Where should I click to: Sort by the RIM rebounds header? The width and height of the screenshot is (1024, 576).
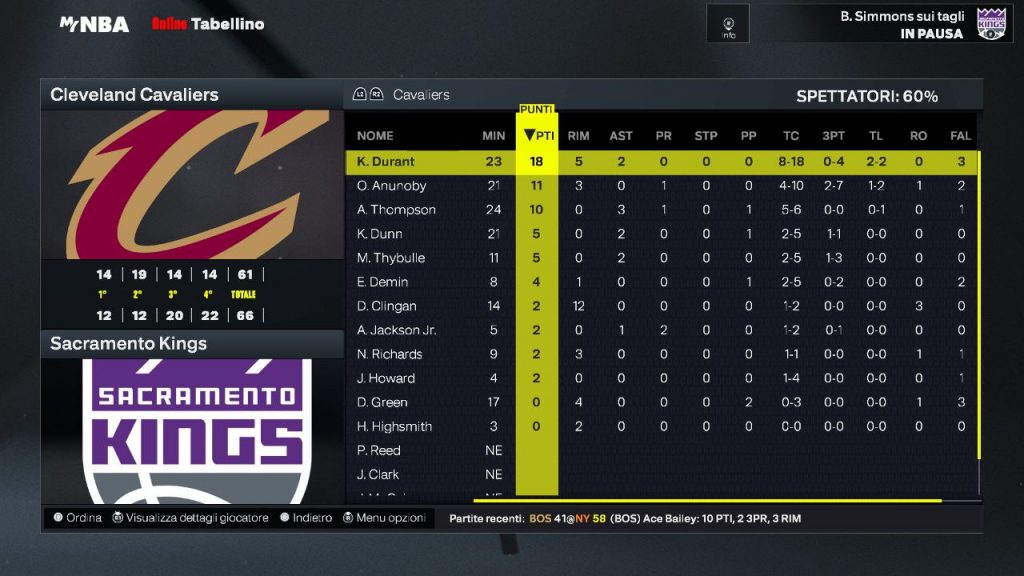point(578,136)
